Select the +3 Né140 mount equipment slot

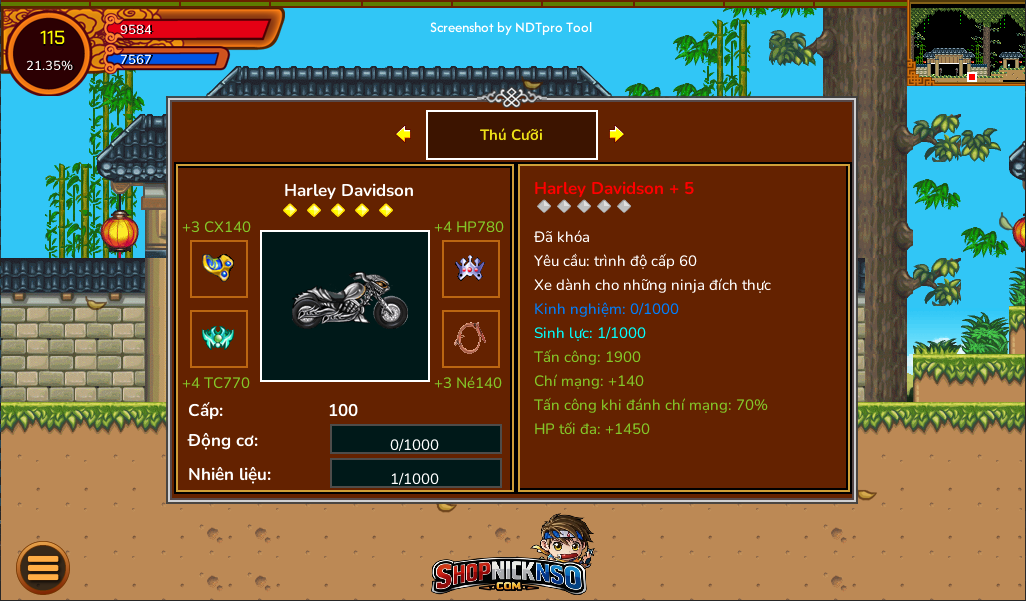471,339
